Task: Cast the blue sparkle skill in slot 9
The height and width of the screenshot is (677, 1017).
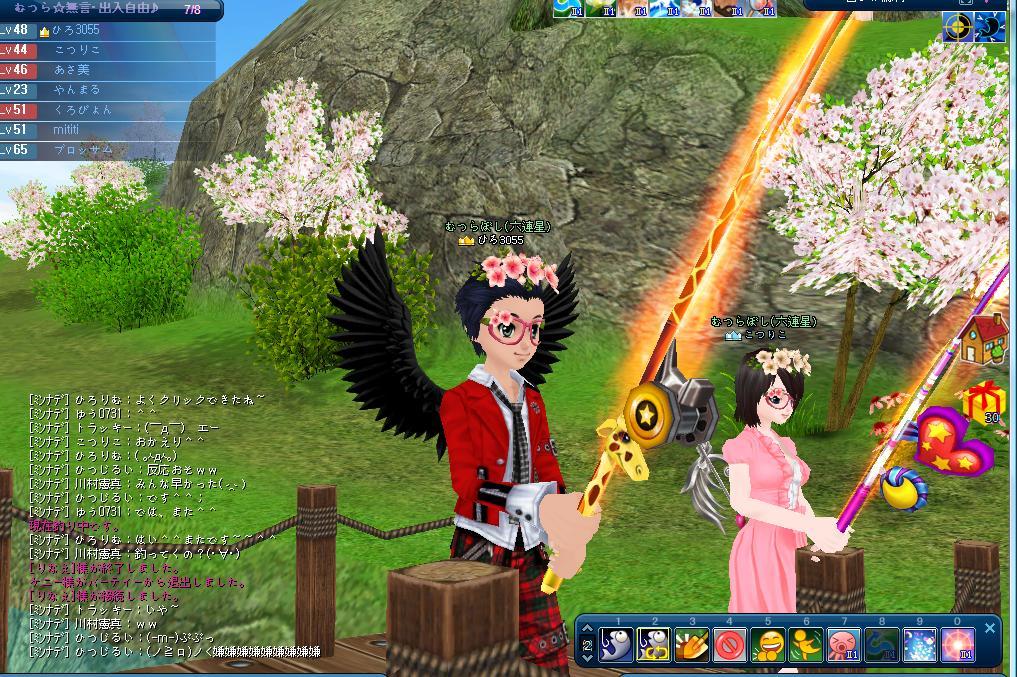Action: (920, 645)
